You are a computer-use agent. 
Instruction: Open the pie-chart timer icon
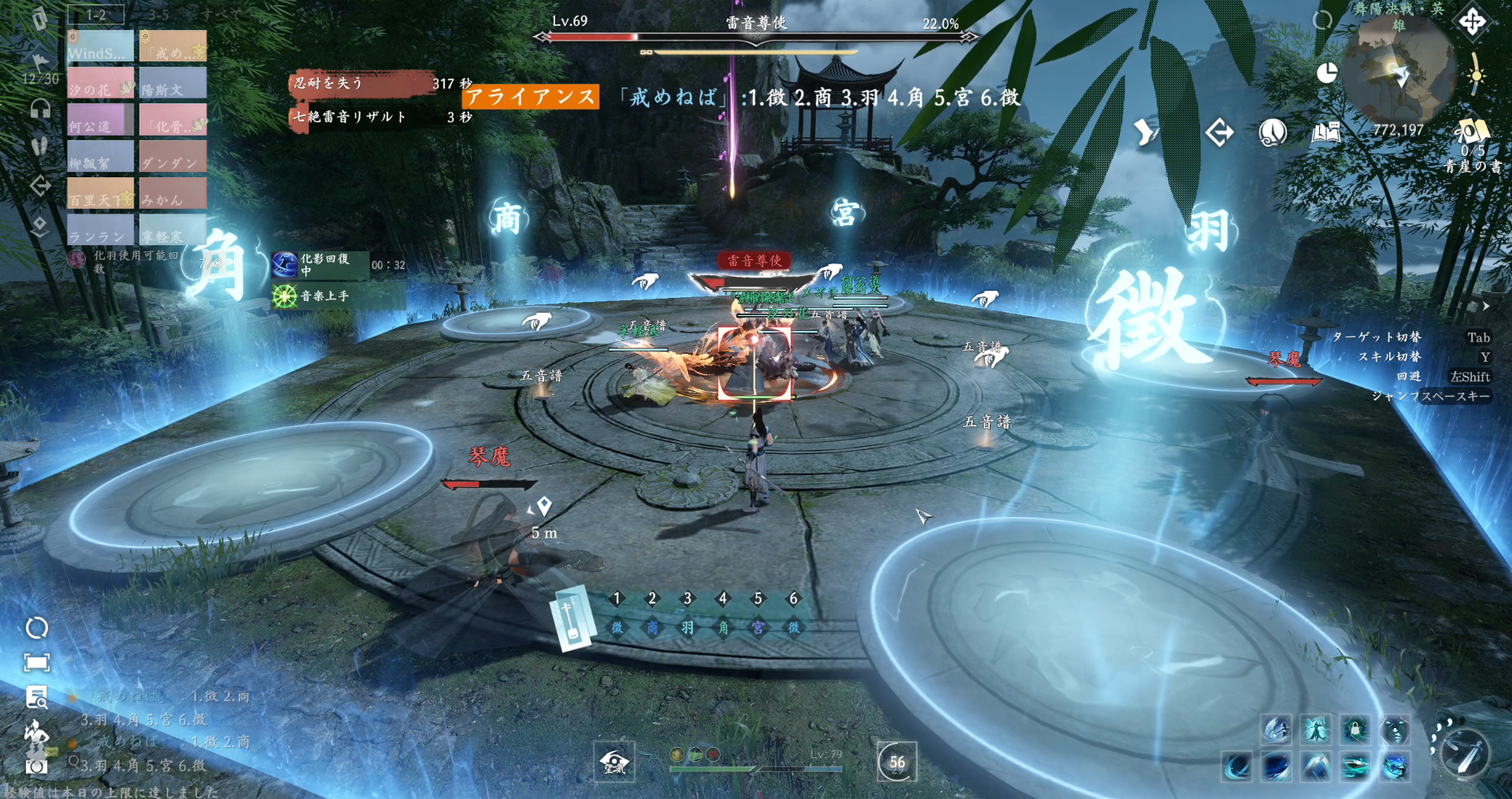1327,73
